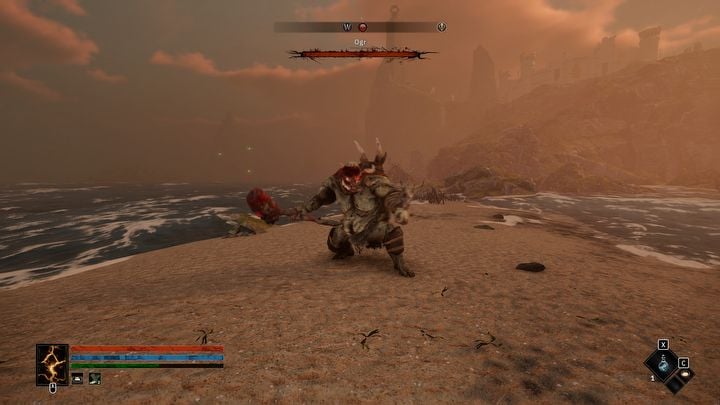Click the objective marker at the compass's right end

coord(442,27)
